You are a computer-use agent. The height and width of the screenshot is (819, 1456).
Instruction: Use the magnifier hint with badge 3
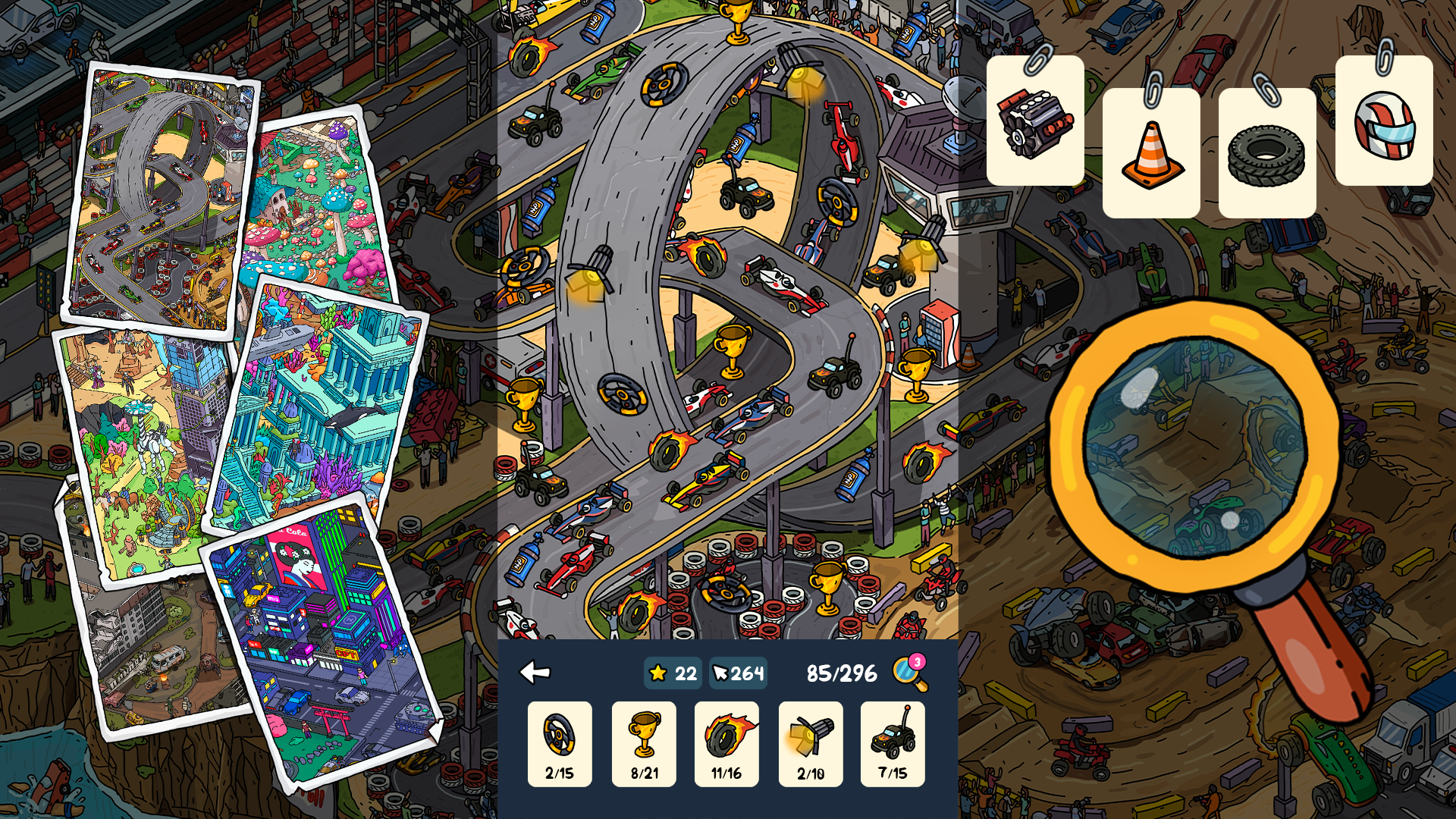click(908, 672)
